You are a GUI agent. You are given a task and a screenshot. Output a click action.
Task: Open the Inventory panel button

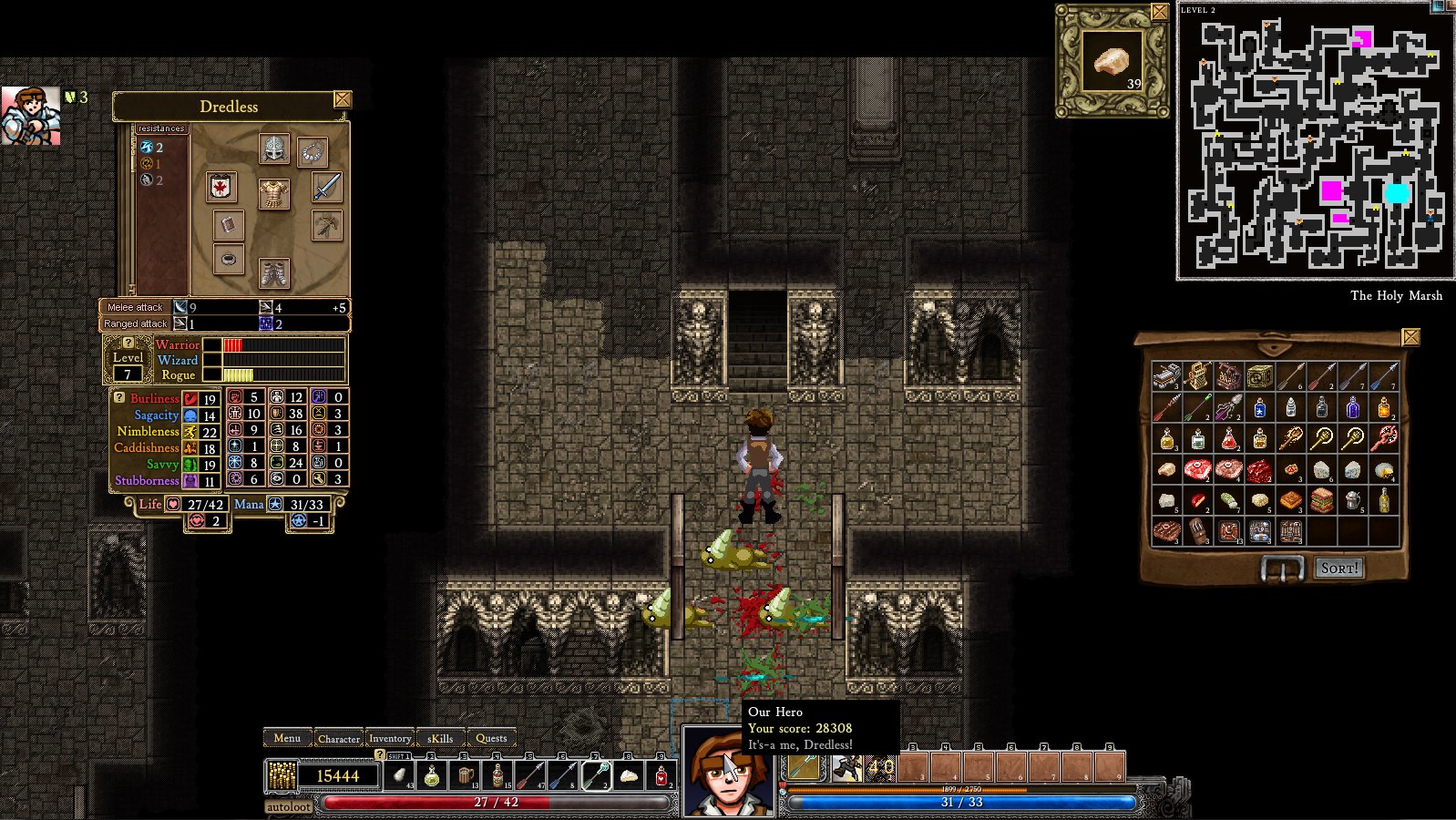point(390,739)
